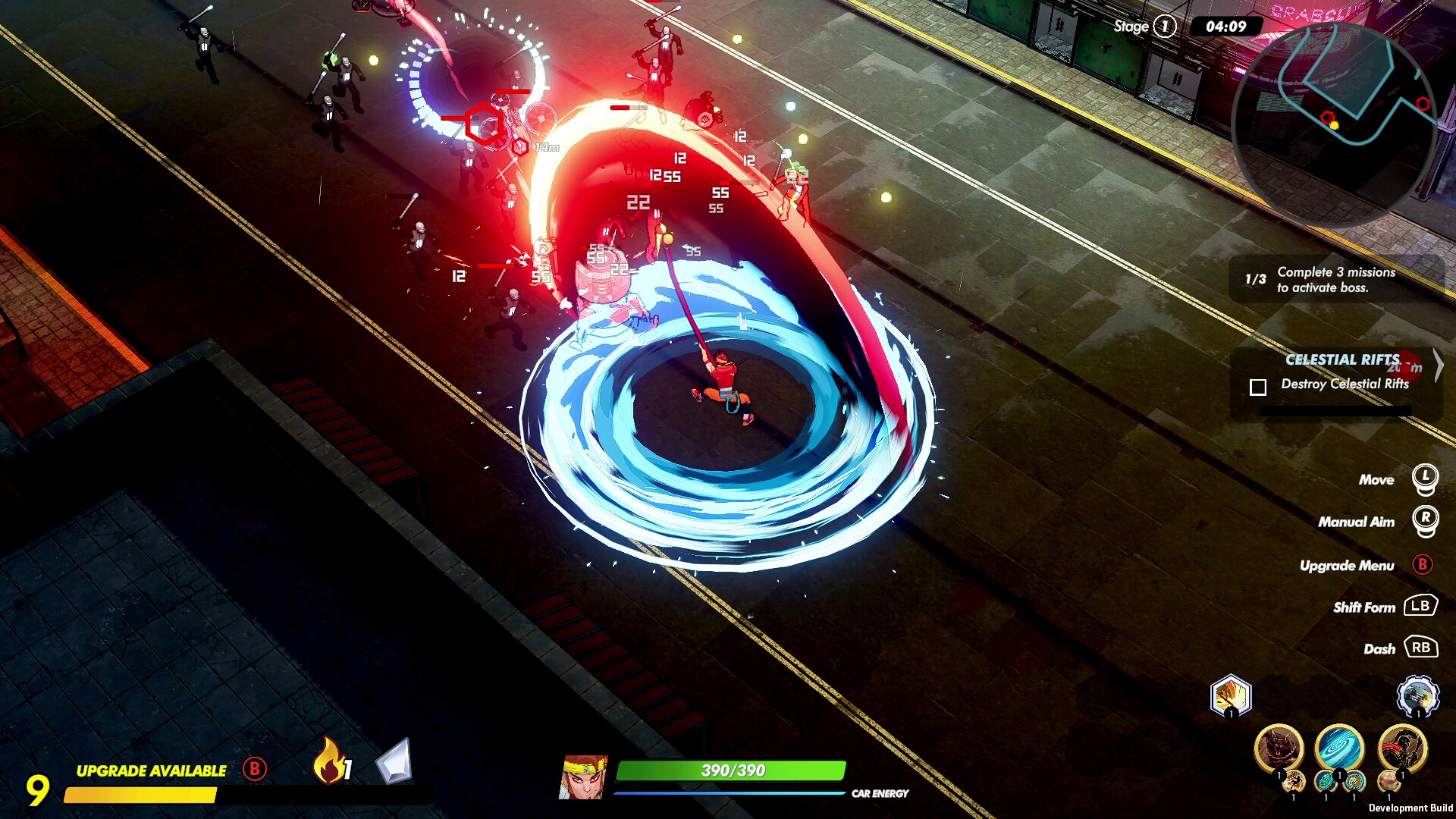
Task: Open the gear-shaped turret gadget icon
Action: 1417,694
